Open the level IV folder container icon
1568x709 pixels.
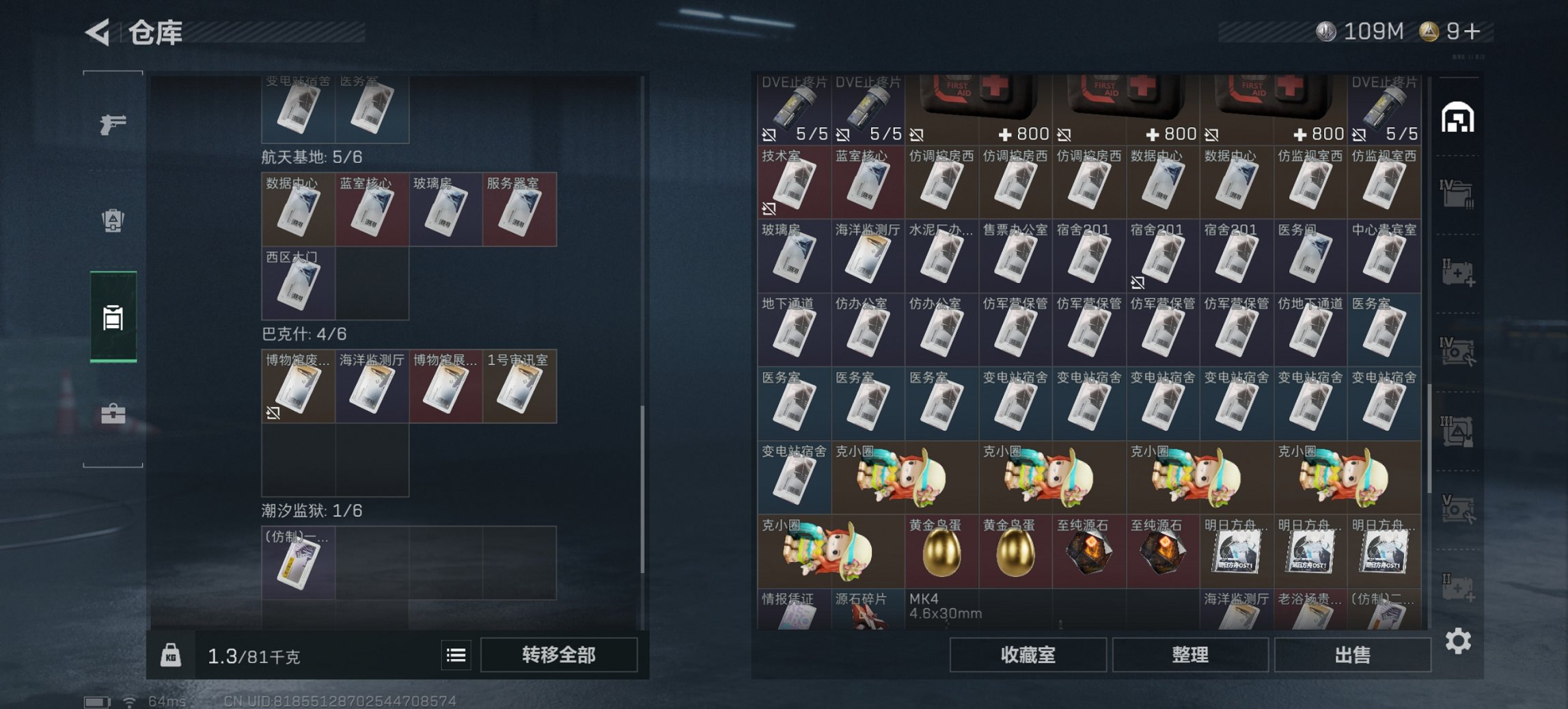click(x=1459, y=193)
